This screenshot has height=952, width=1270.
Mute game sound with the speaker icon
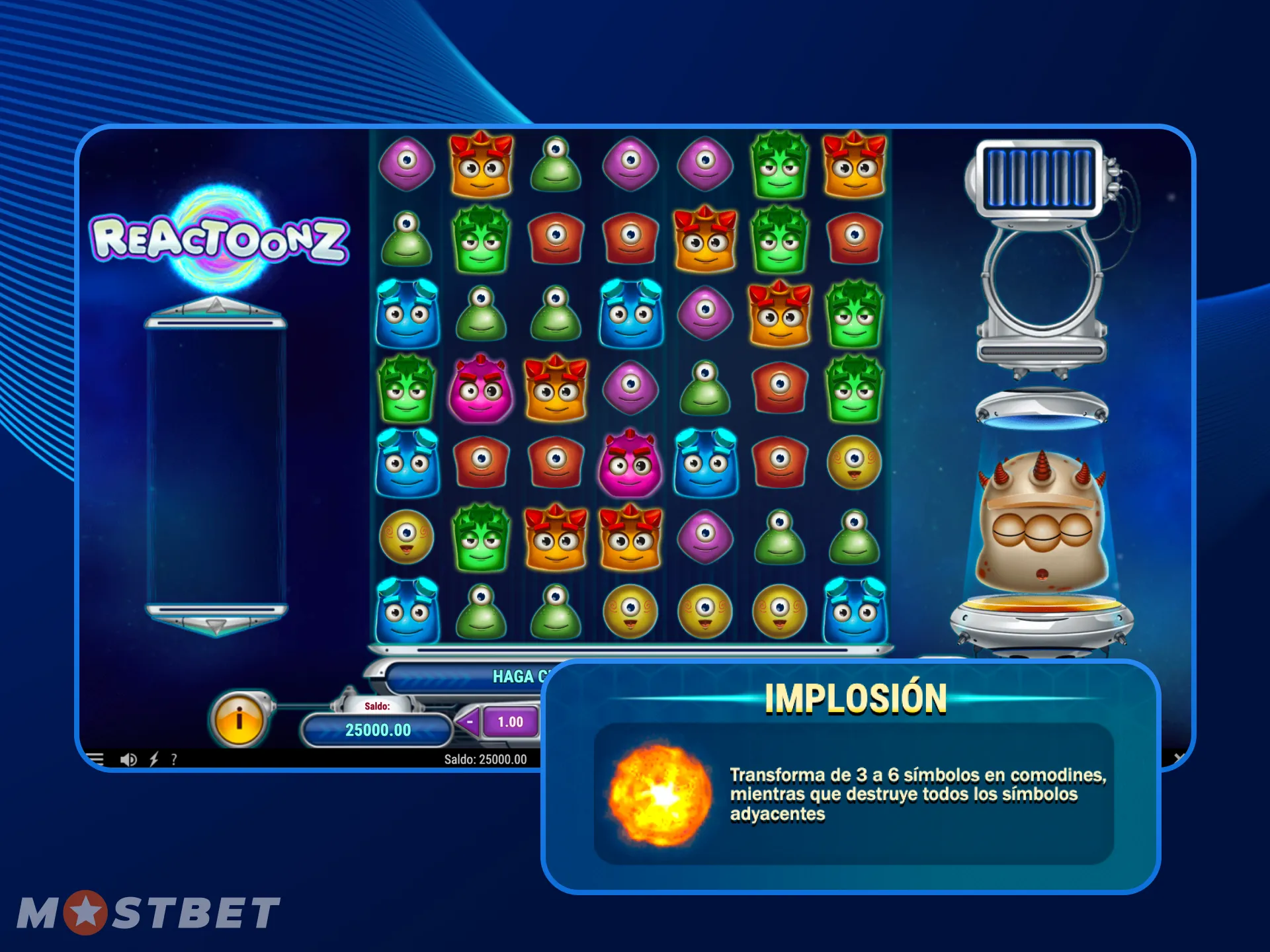[128, 760]
